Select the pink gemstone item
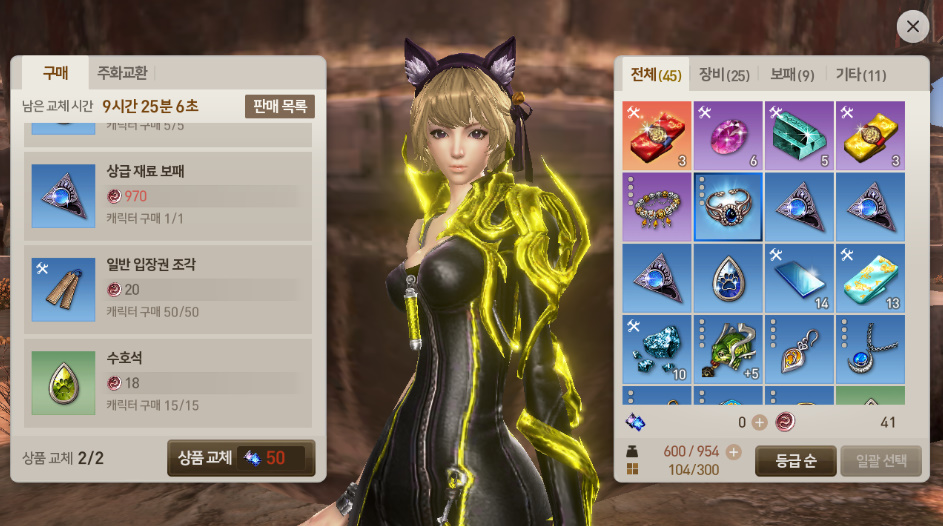This screenshot has height=526, width=943. click(x=728, y=136)
